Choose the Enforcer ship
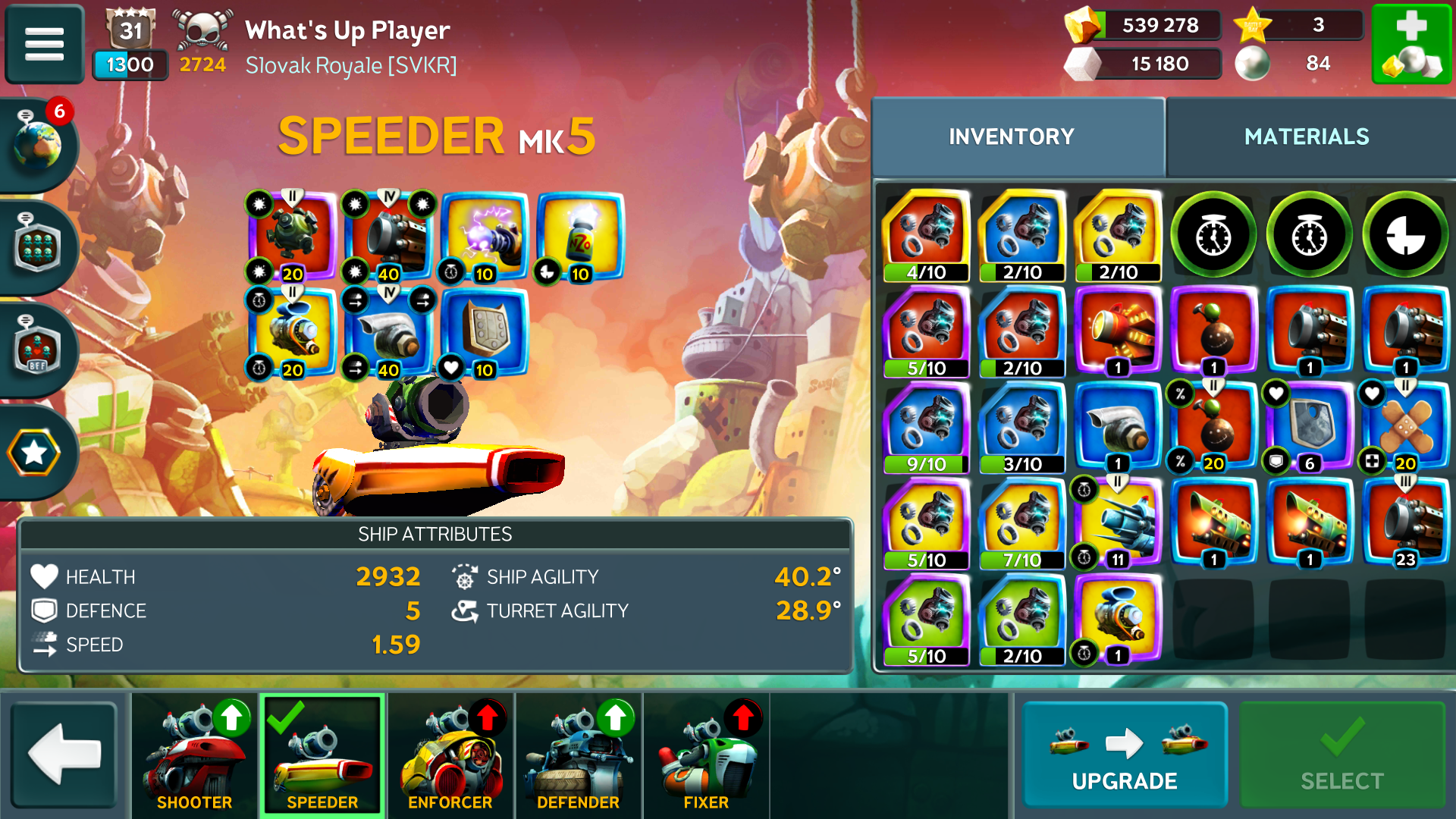Screen dimensions: 1456x819 point(450,755)
